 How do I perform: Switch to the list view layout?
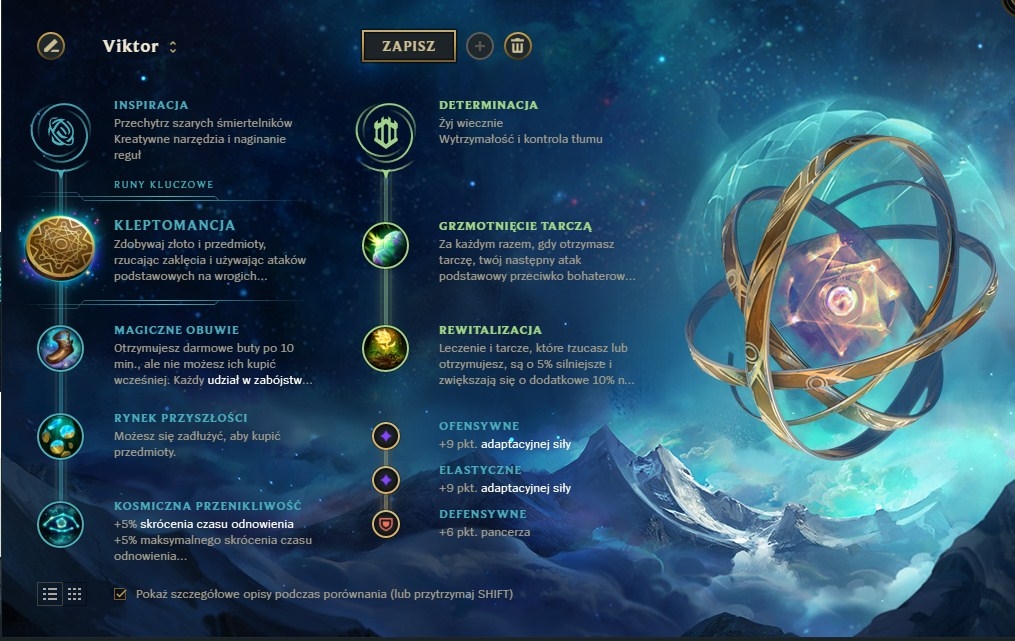pos(50,594)
